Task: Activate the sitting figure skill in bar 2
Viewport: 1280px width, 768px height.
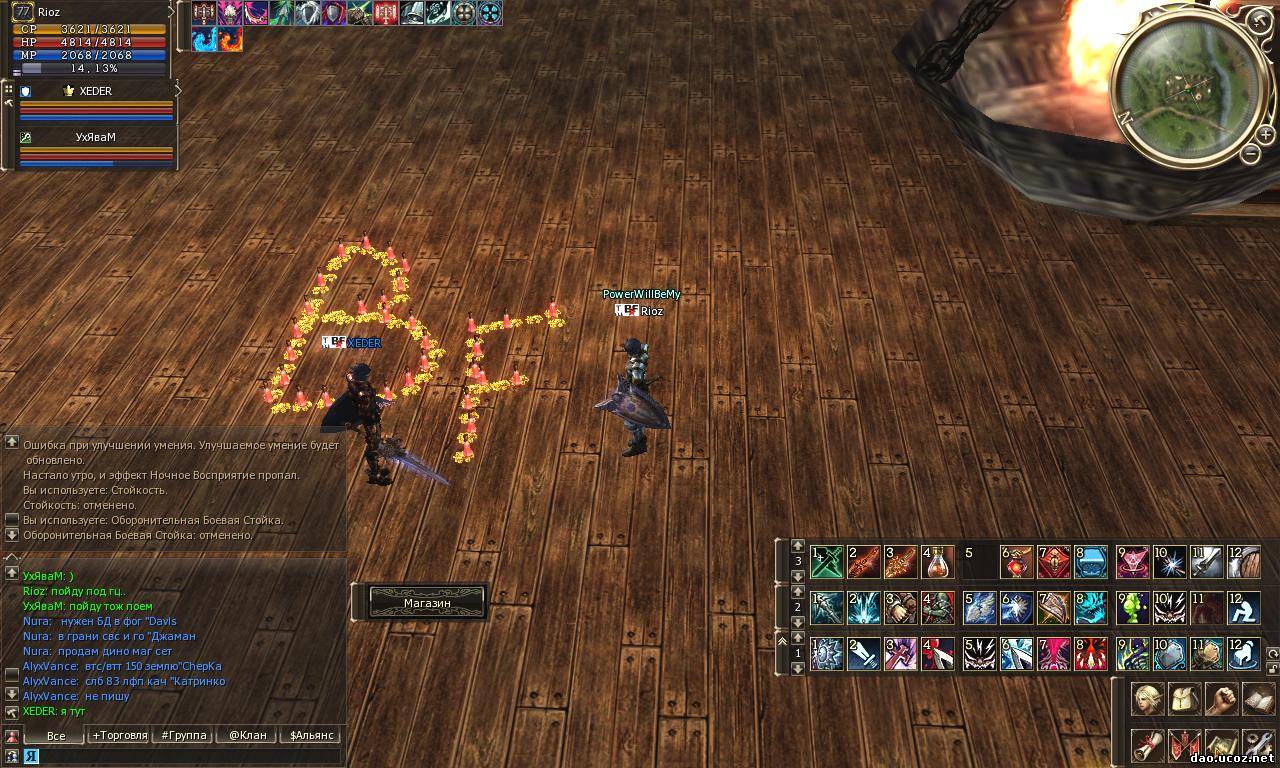Action: (1244, 608)
